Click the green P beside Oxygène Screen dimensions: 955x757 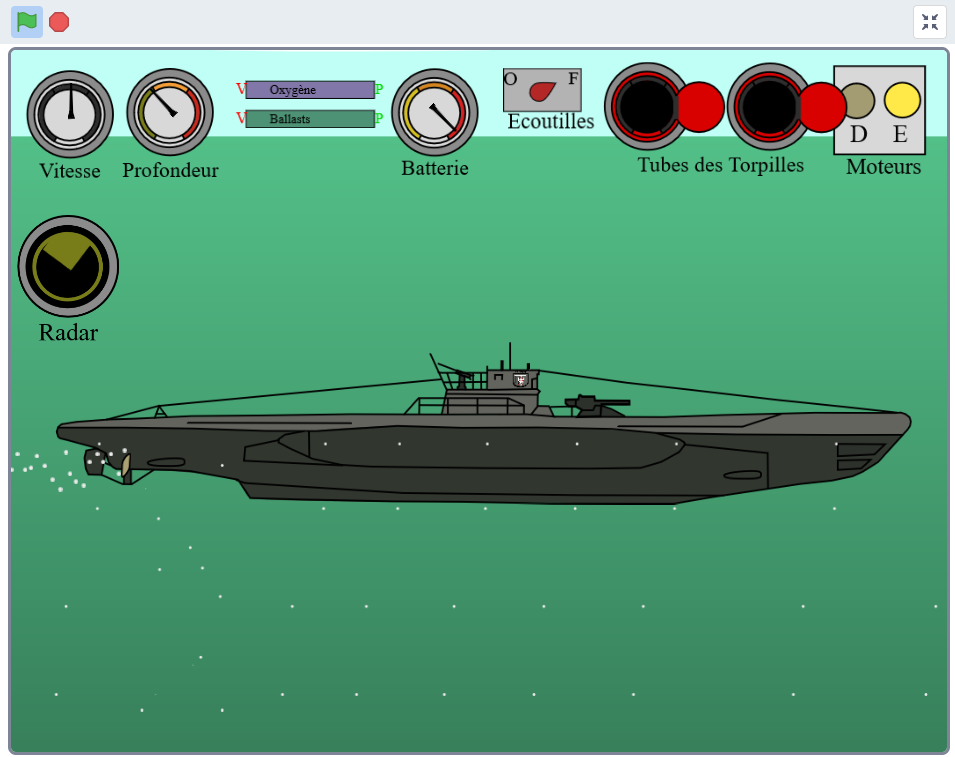click(380, 90)
